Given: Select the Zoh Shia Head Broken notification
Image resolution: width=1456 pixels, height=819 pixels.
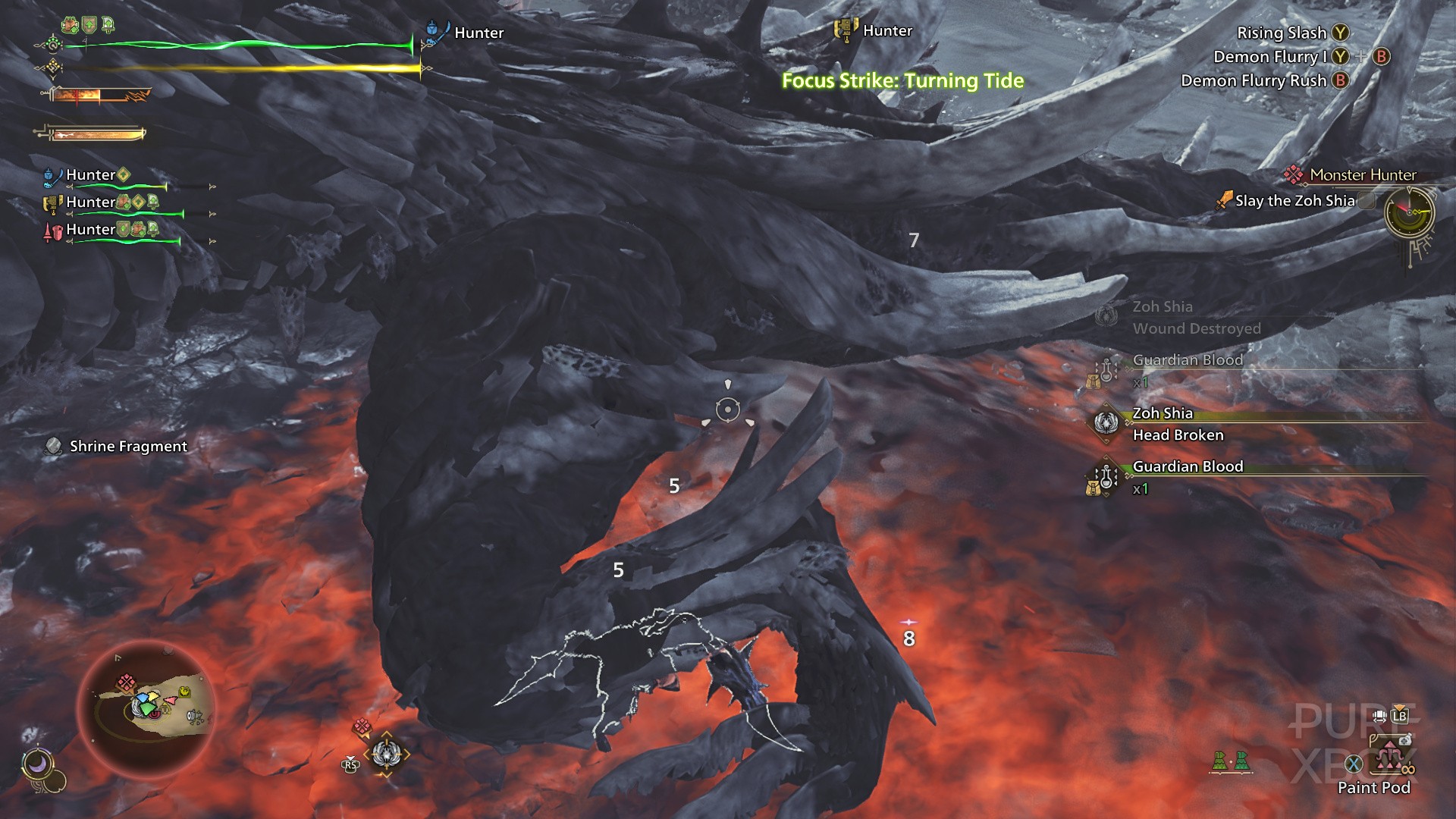Looking at the screenshot, I should click(x=1177, y=425).
